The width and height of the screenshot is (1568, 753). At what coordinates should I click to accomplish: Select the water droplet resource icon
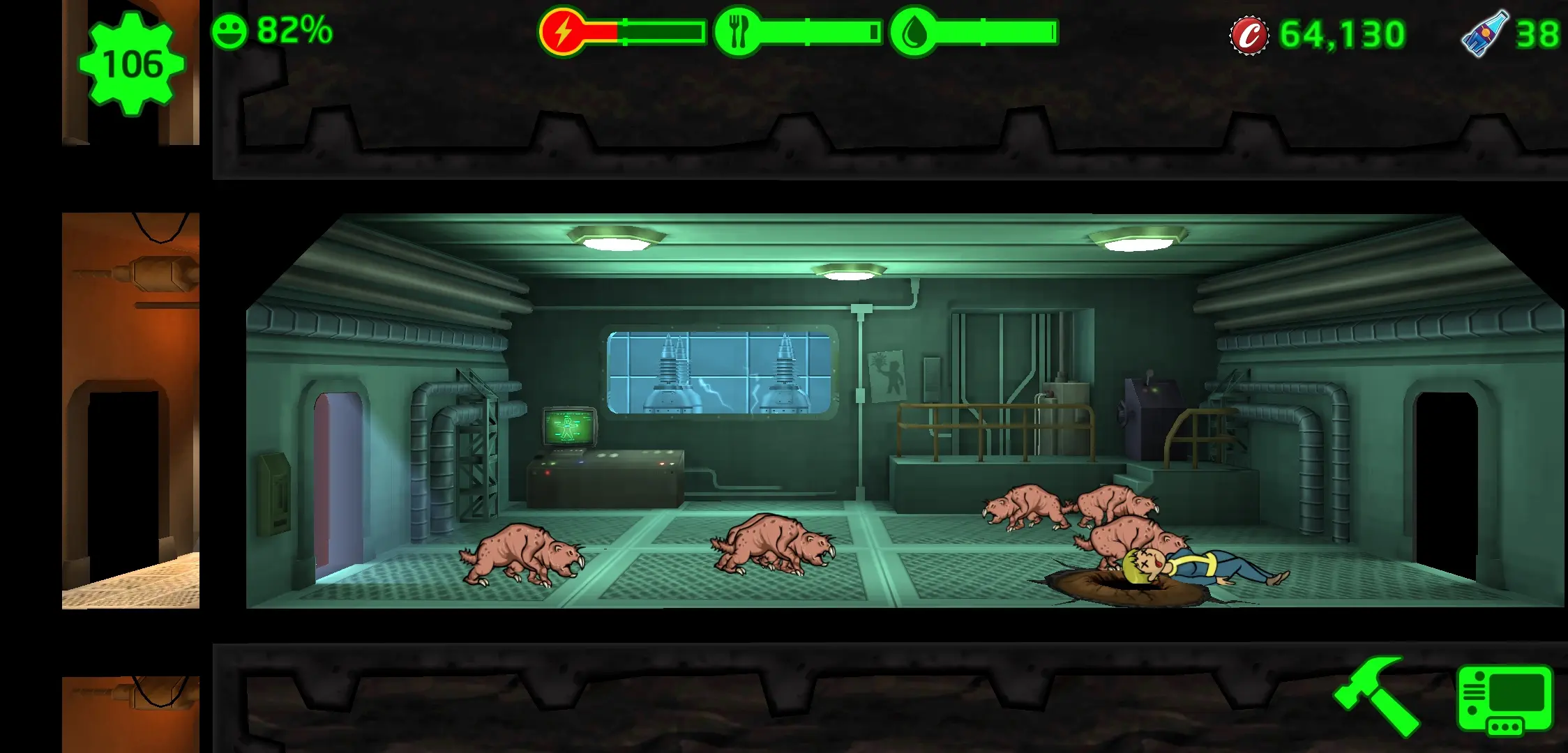pyautogui.click(x=913, y=32)
